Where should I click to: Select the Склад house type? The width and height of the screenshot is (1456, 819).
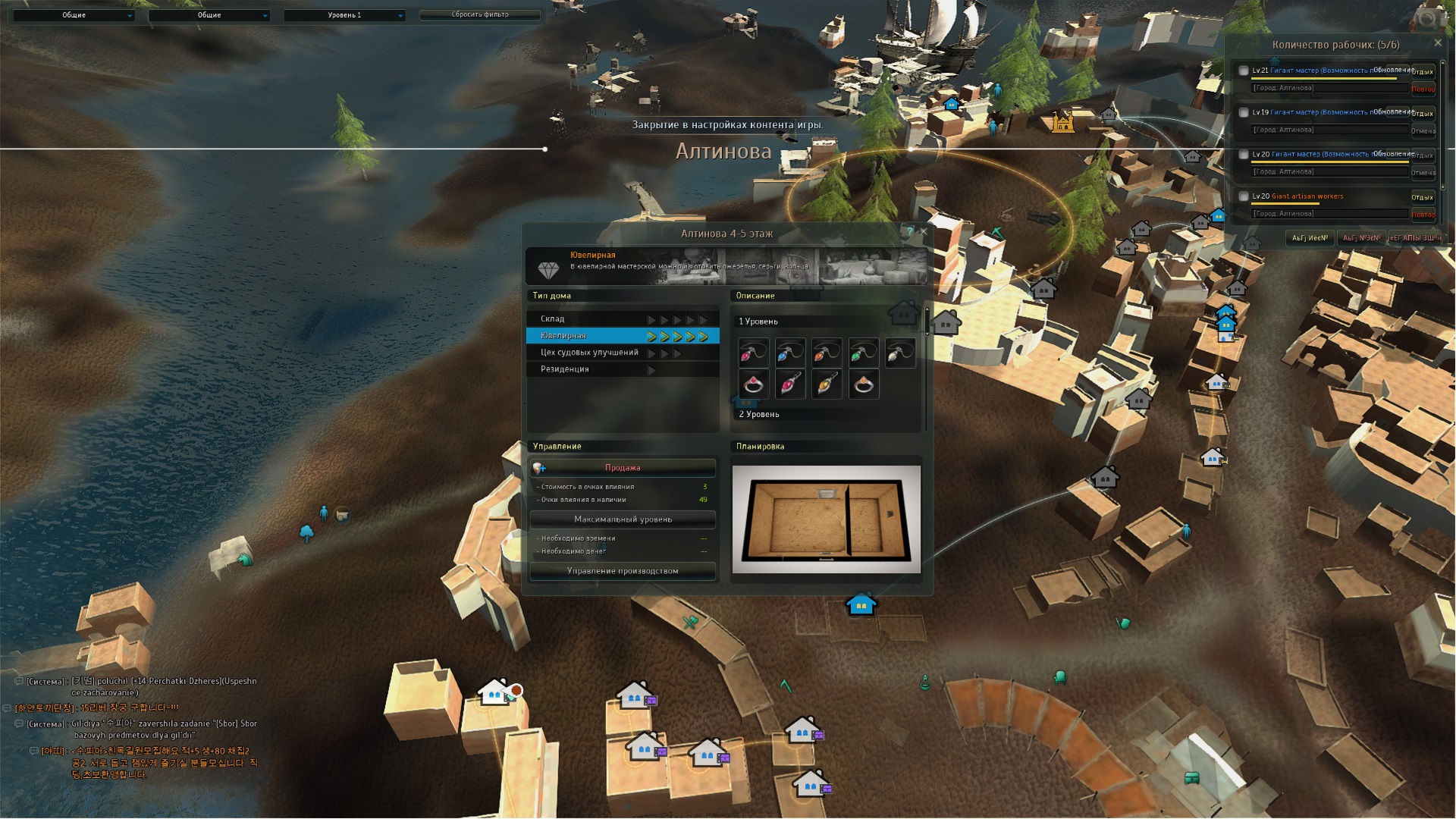(x=622, y=319)
